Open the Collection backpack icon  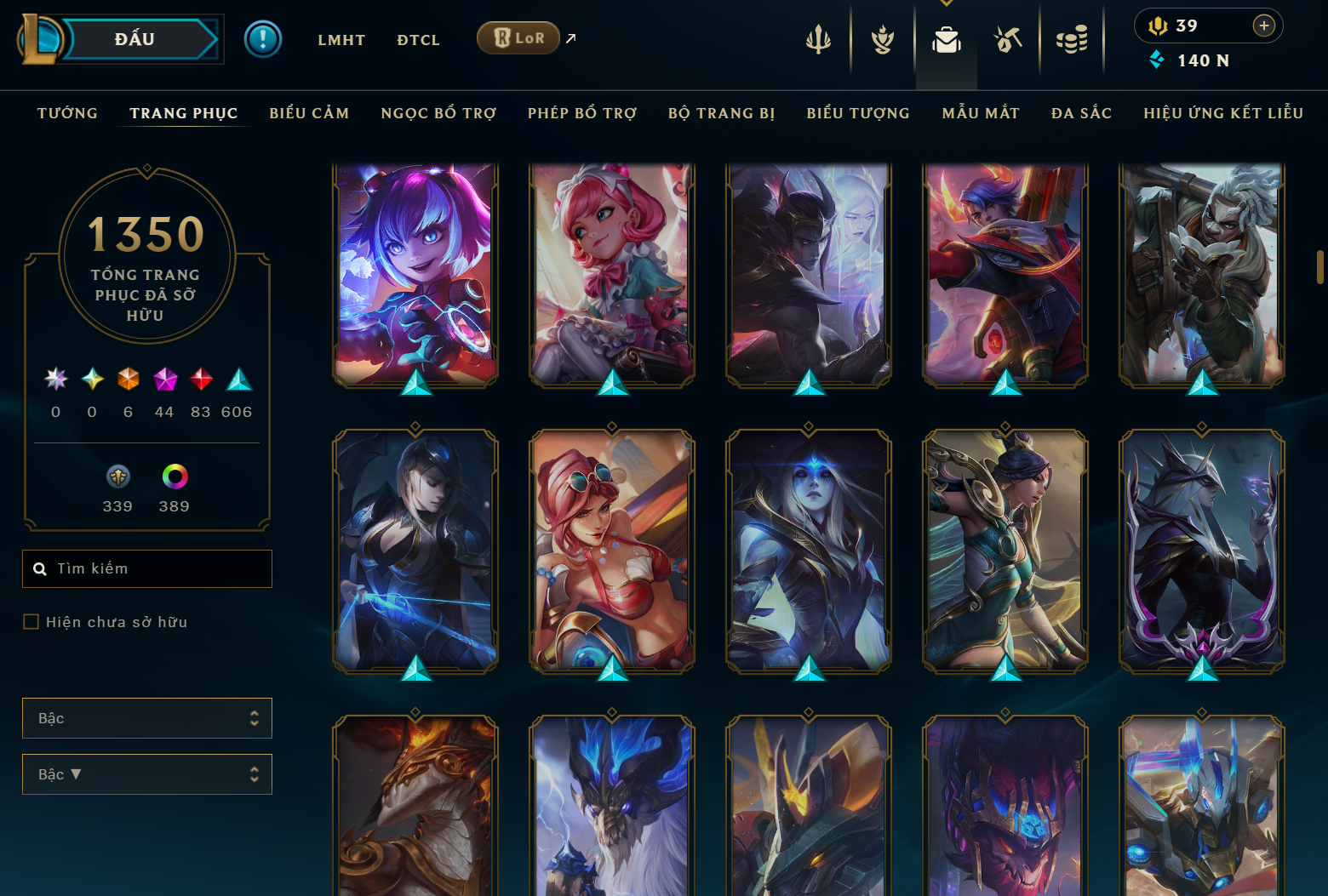coord(946,38)
